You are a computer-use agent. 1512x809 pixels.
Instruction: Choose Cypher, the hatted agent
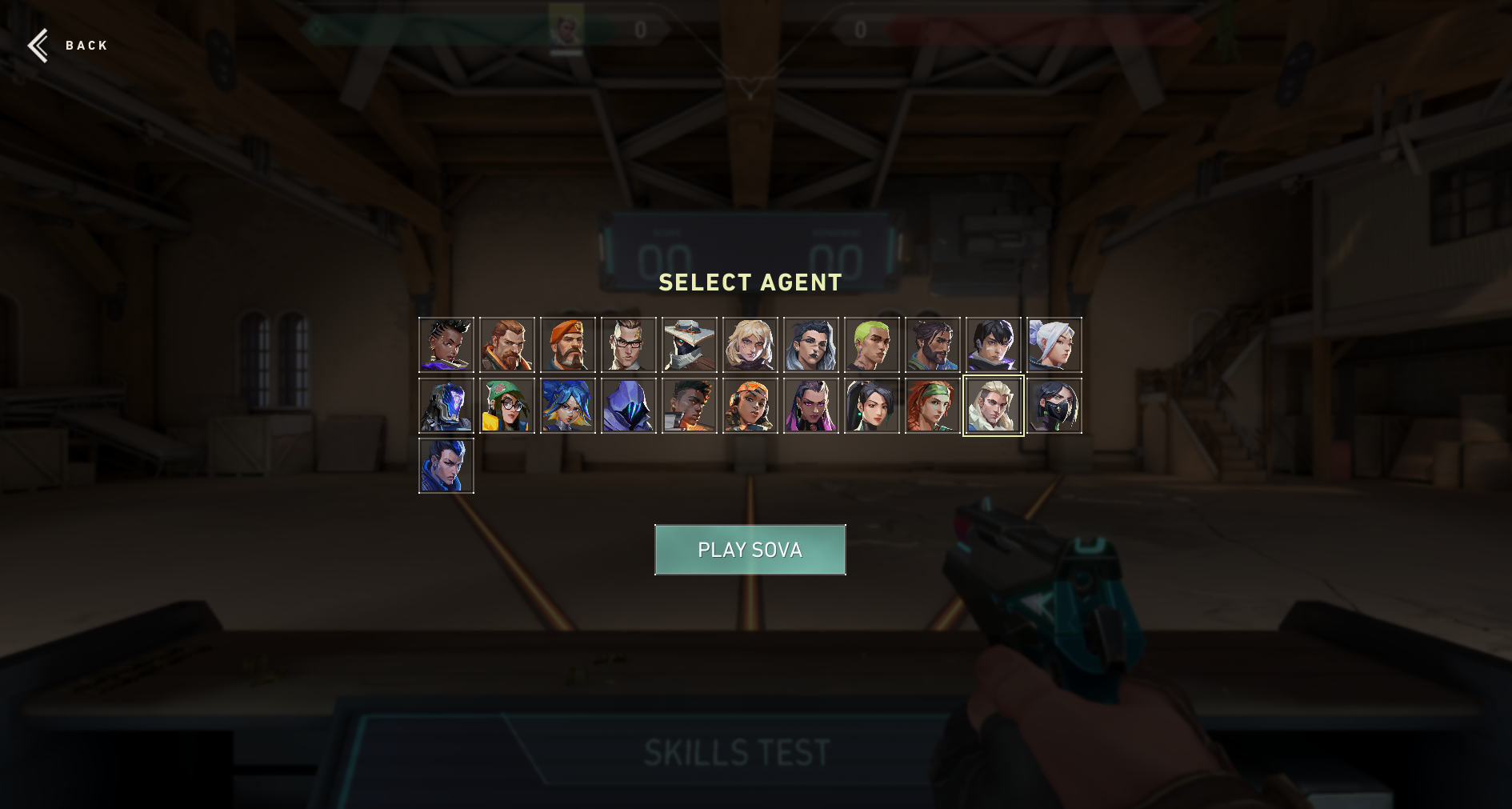point(690,345)
